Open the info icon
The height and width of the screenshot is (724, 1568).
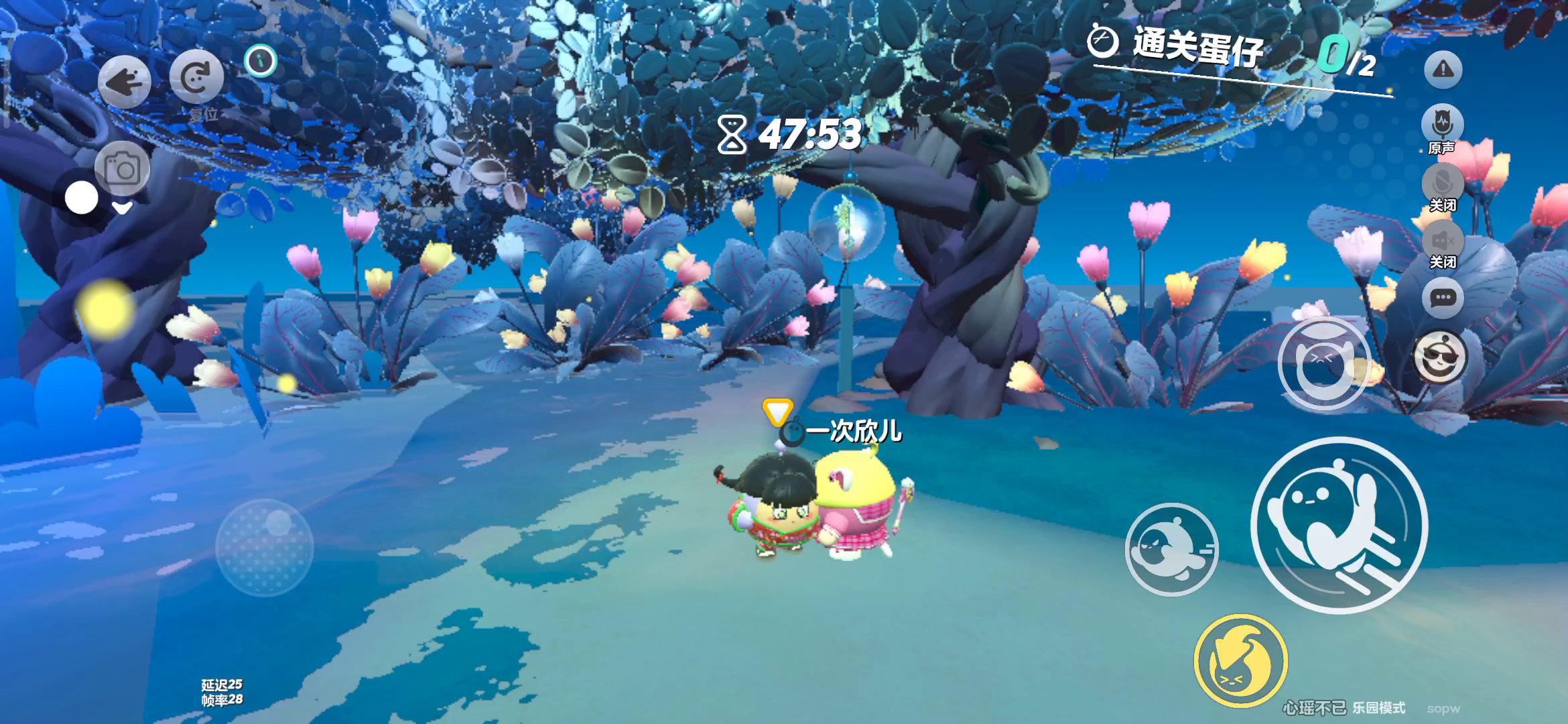click(x=261, y=61)
